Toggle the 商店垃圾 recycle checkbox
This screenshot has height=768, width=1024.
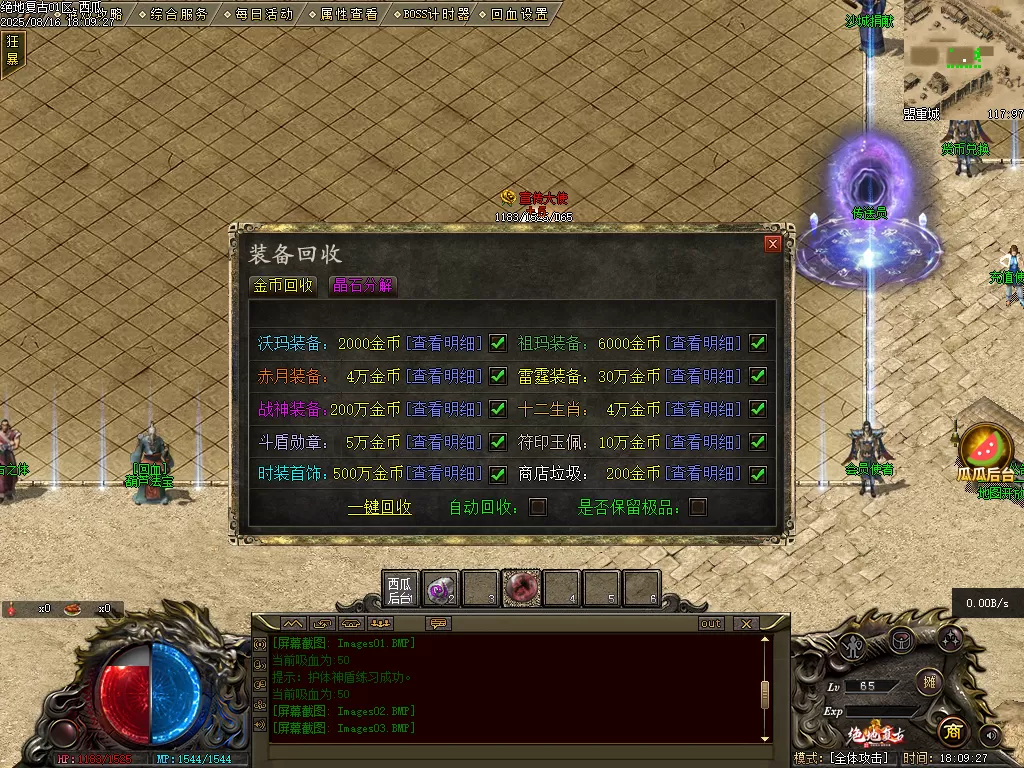click(758, 474)
